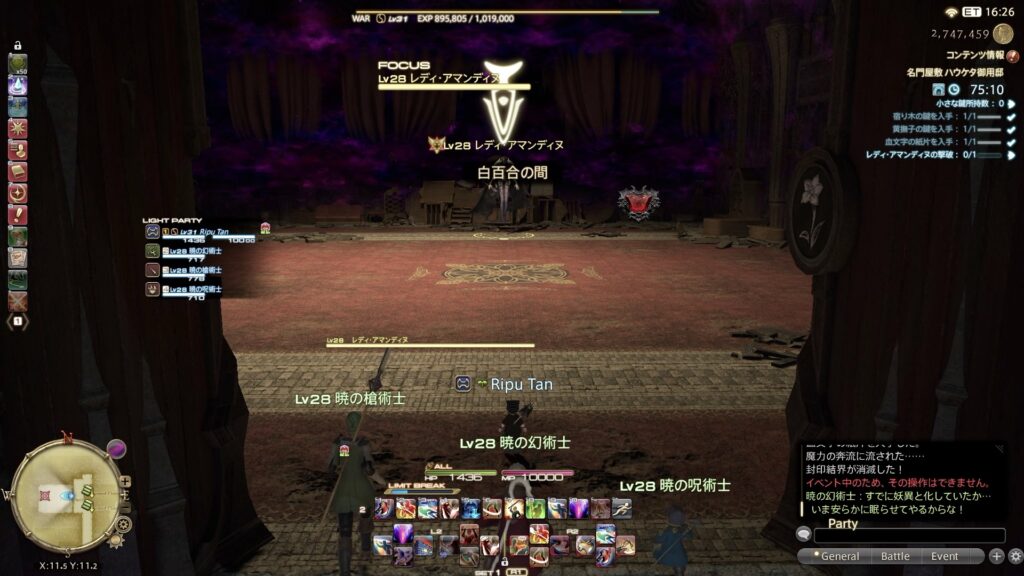Image resolution: width=1024 pixels, height=576 pixels.
Task: Zoom out the minimap with minus button
Action: coord(125,507)
